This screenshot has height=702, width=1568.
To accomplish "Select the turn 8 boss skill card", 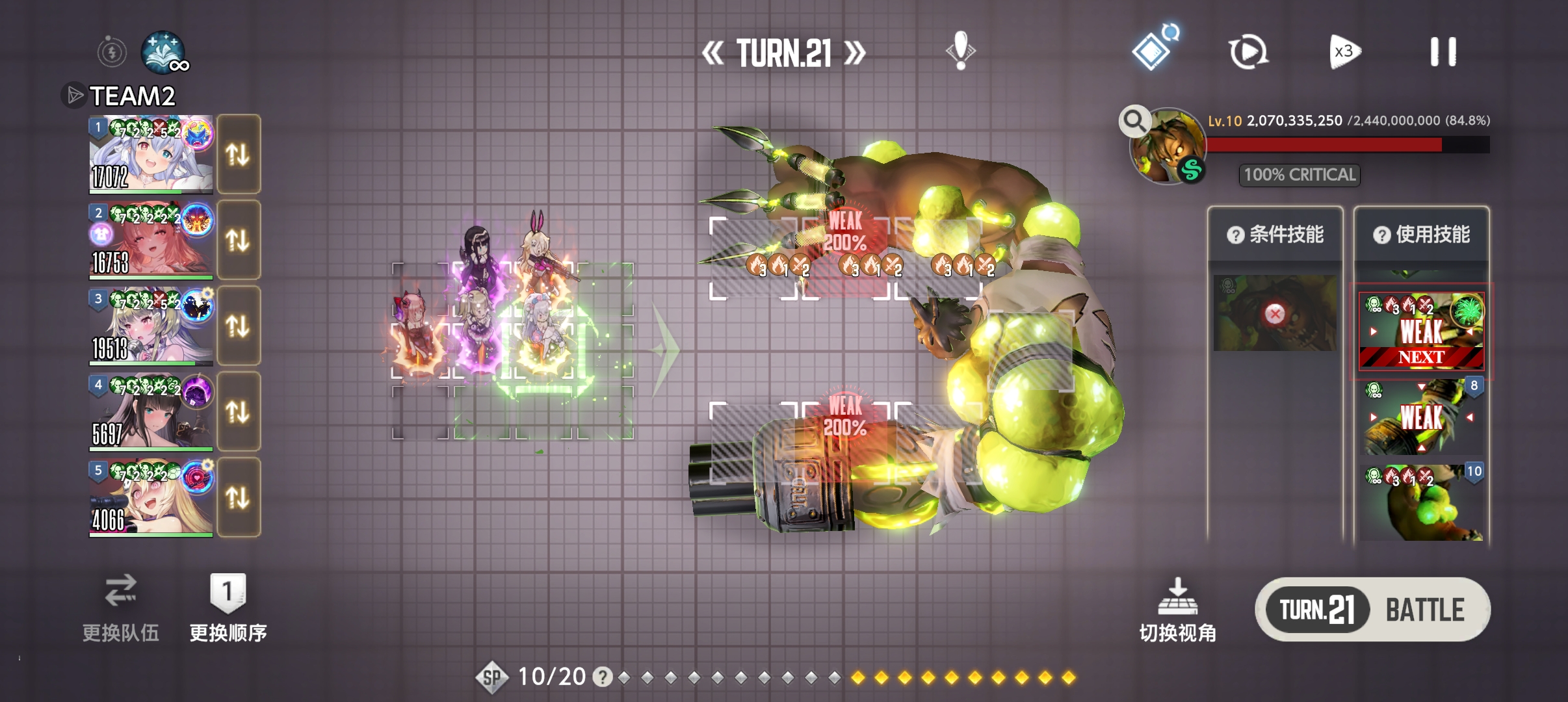I will (1422, 417).
